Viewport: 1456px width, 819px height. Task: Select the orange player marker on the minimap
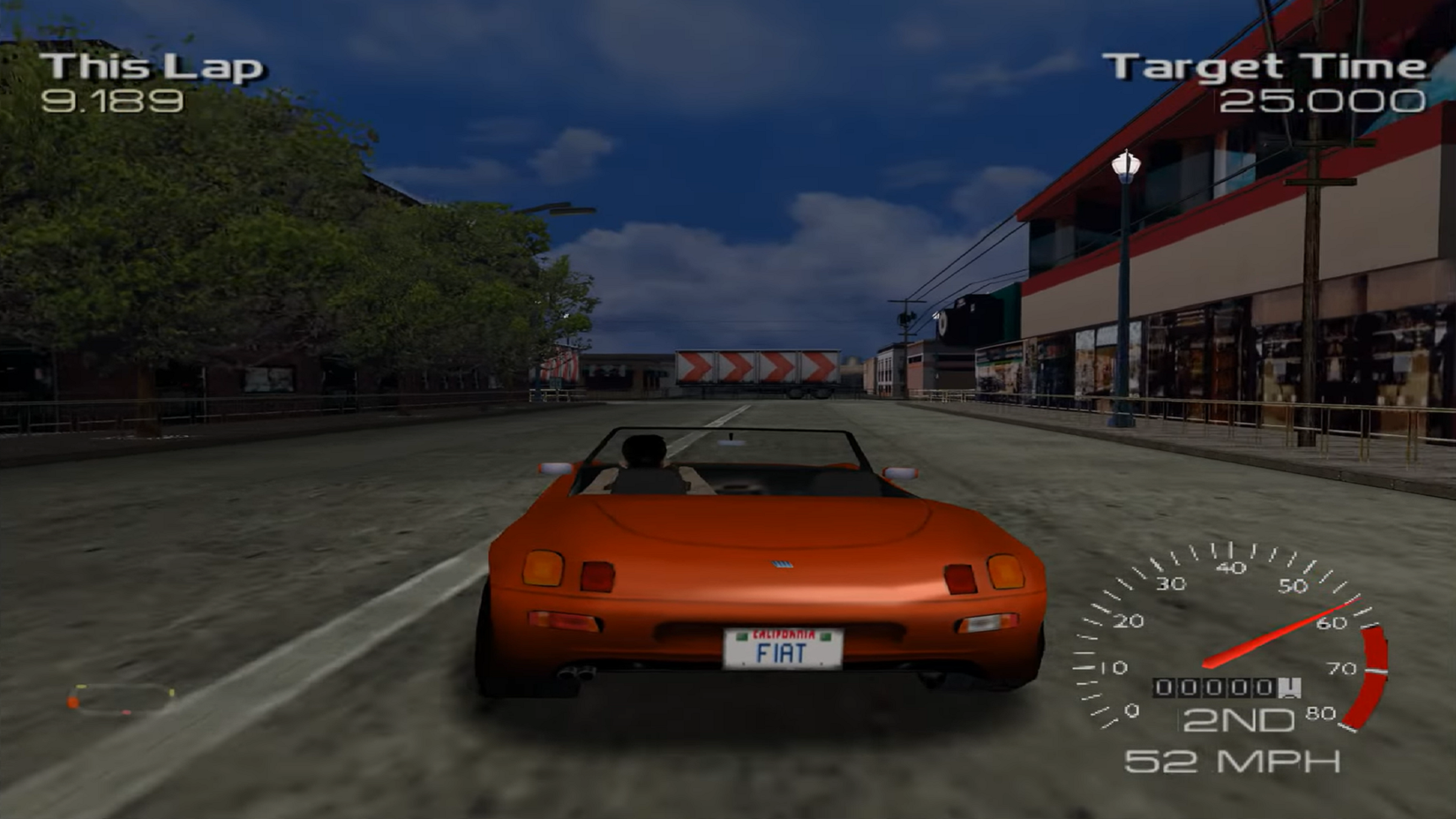pos(73,702)
